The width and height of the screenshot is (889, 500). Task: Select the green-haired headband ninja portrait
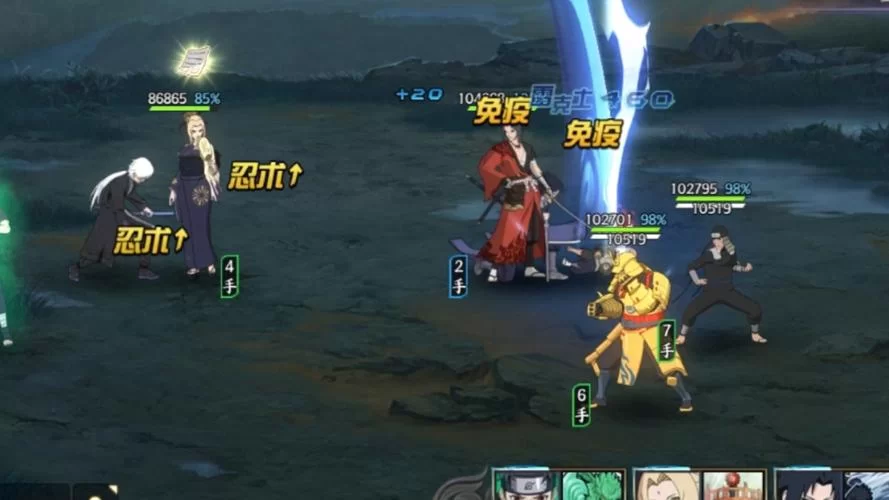coord(525,486)
